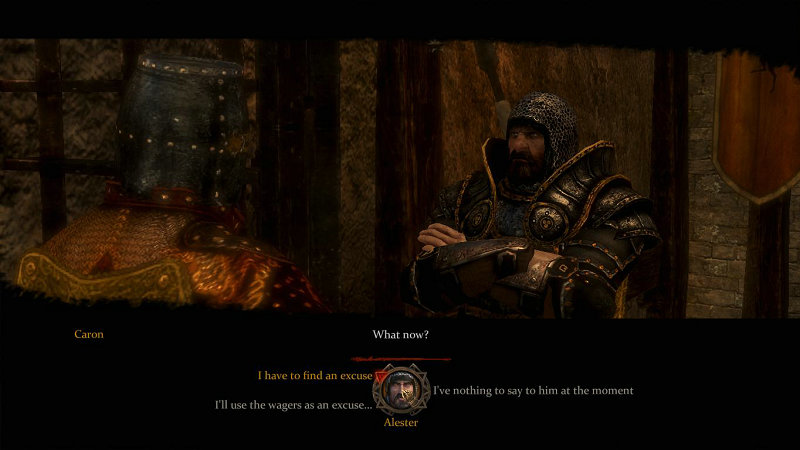Select "I'll use the wagers as an excuse..."

293,405
